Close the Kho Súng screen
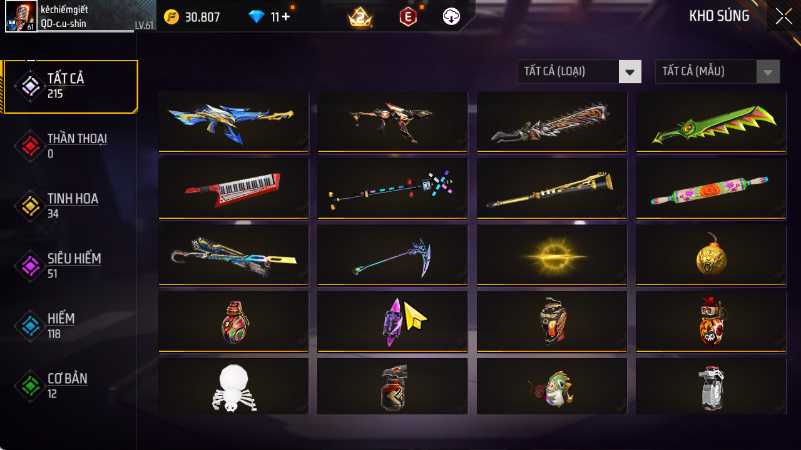This screenshot has width=801, height=450. (x=781, y=16)
